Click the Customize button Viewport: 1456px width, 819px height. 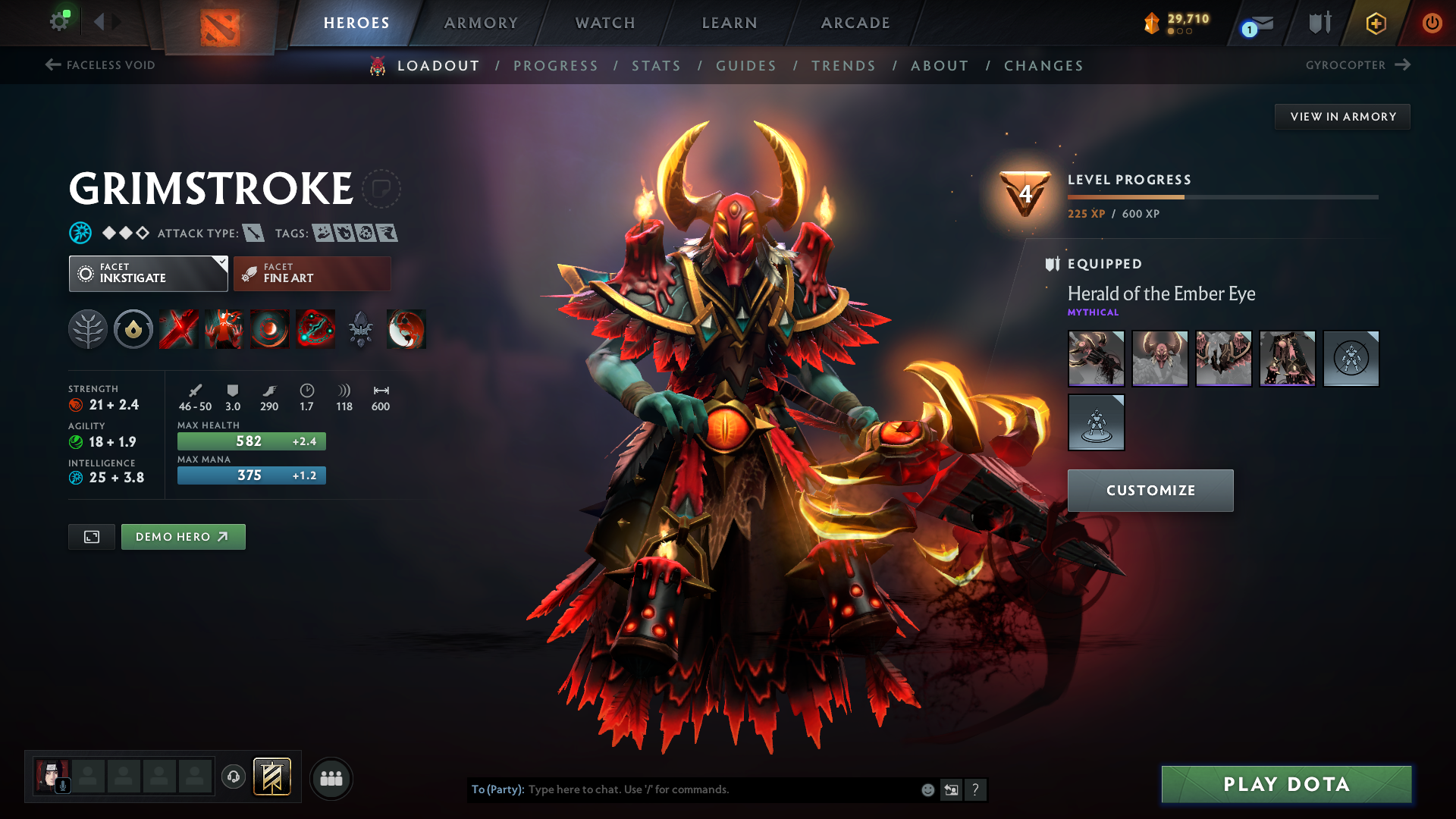pyautogui.click(x=1150, y=491)
